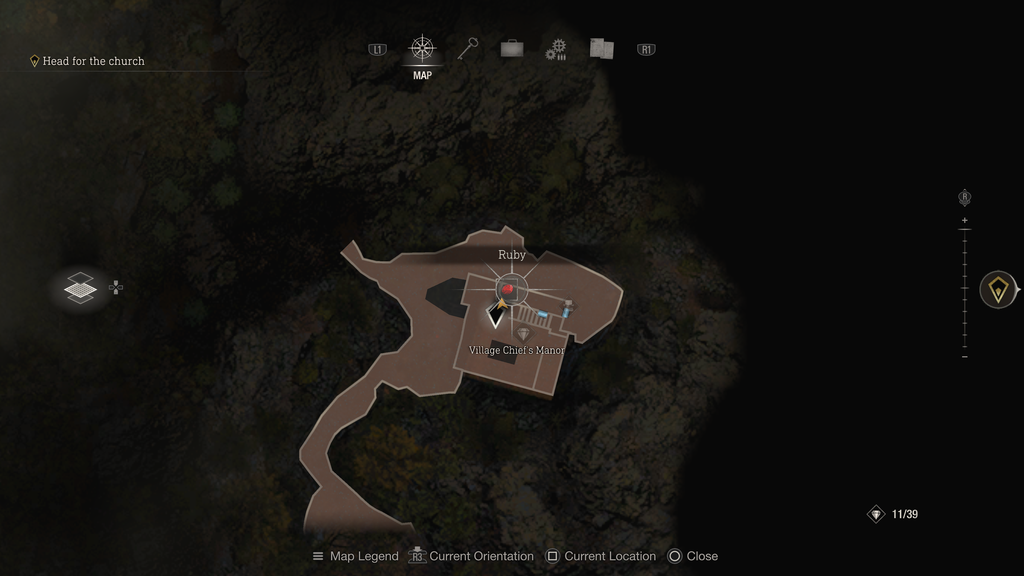Screen dimensions: 1024x576
Task: Switch to the gears and ammo crafting tab
Action: 556,50
